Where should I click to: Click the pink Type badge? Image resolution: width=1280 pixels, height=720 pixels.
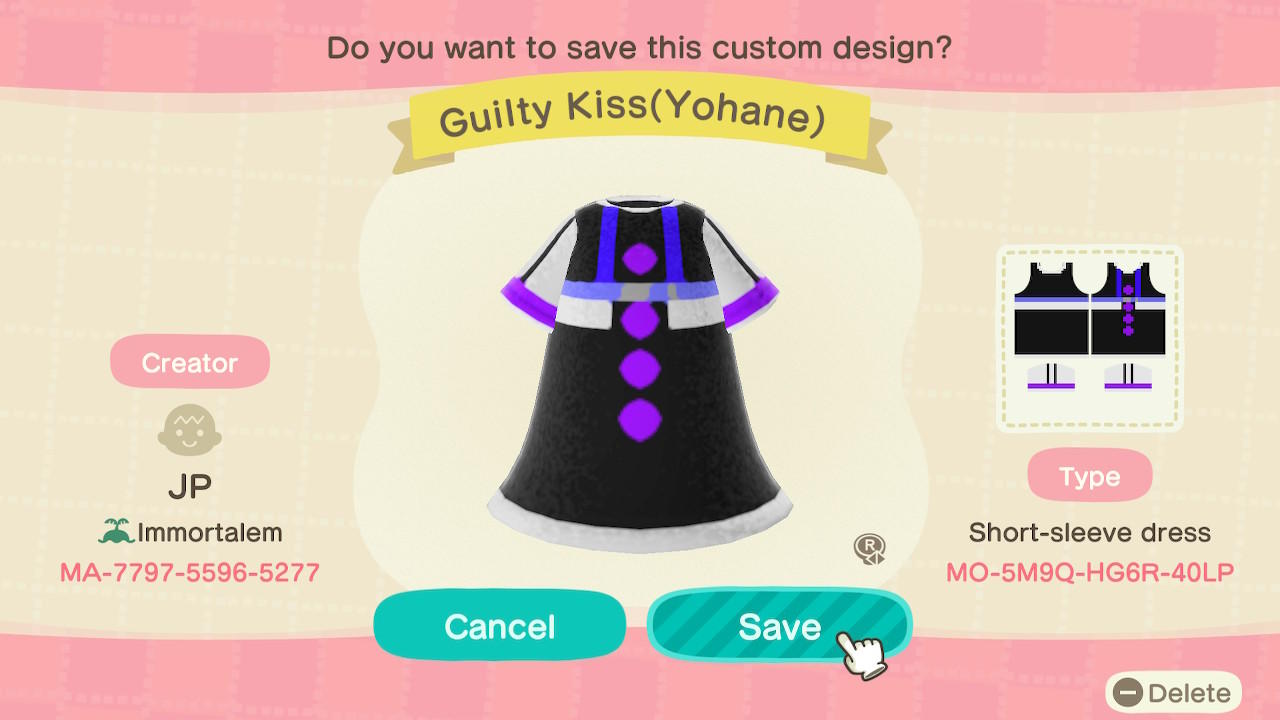(x=1089, y=475)
